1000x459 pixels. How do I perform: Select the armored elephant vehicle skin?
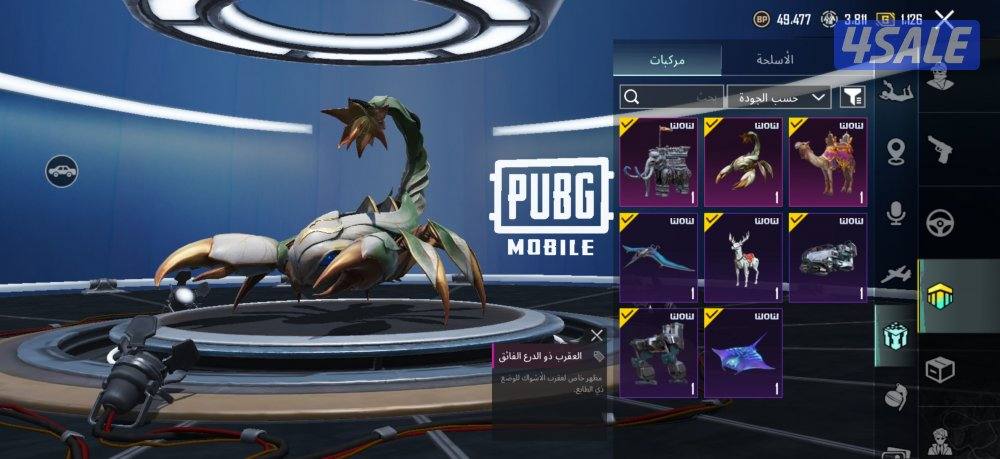pyautogui.click(x=658, y=161)
